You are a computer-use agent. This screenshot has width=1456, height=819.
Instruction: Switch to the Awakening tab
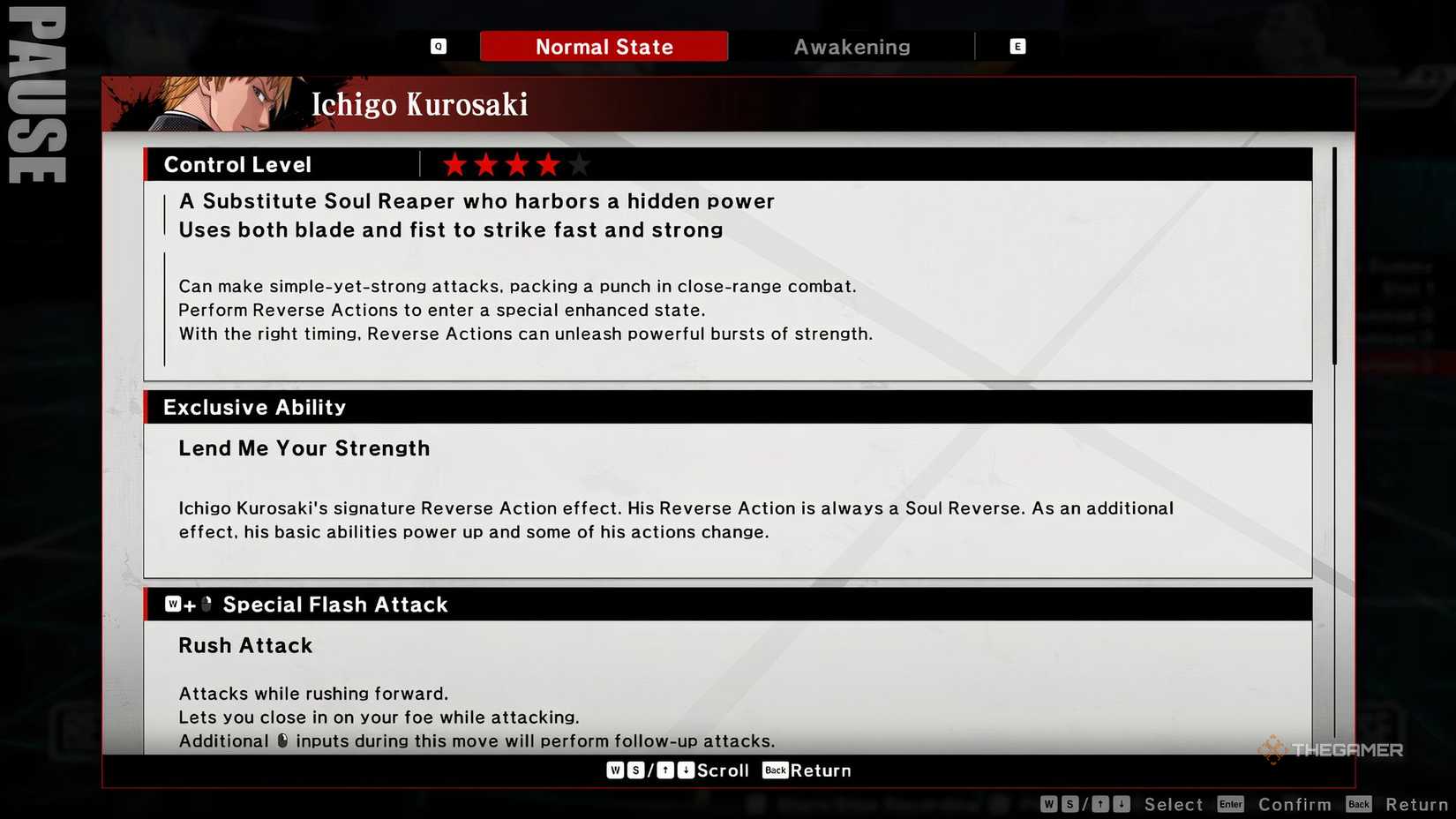[852, 46]
